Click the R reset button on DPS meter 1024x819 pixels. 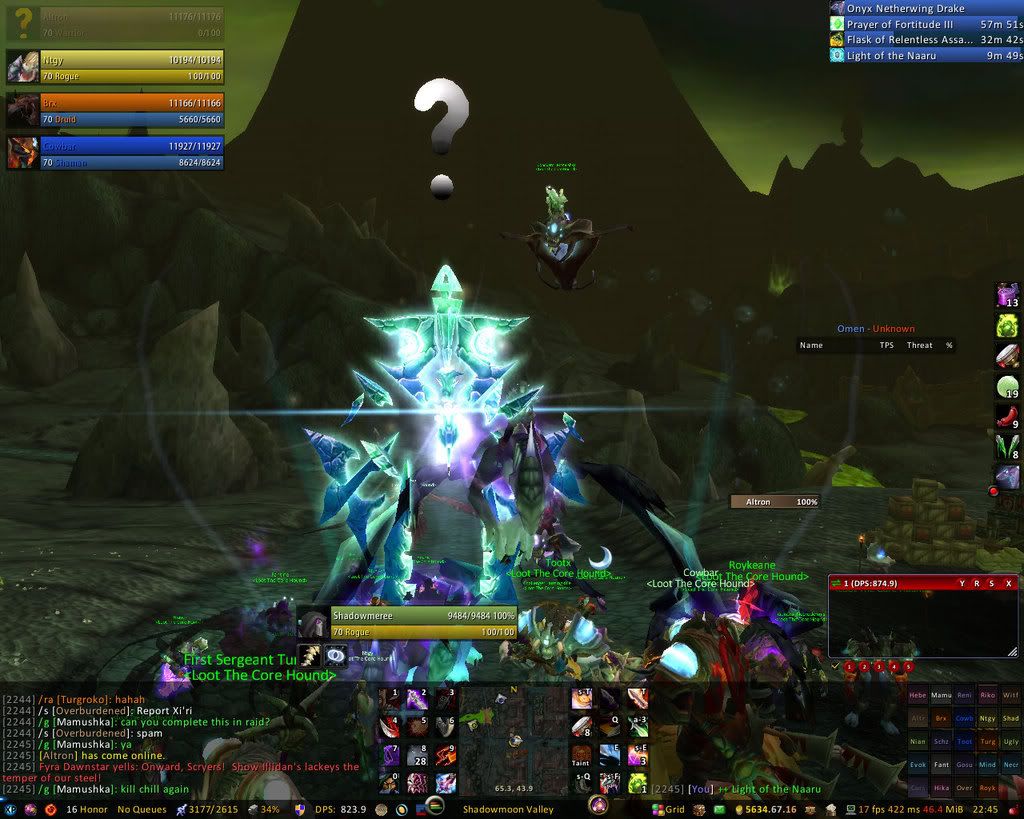[x=977, y=583]
